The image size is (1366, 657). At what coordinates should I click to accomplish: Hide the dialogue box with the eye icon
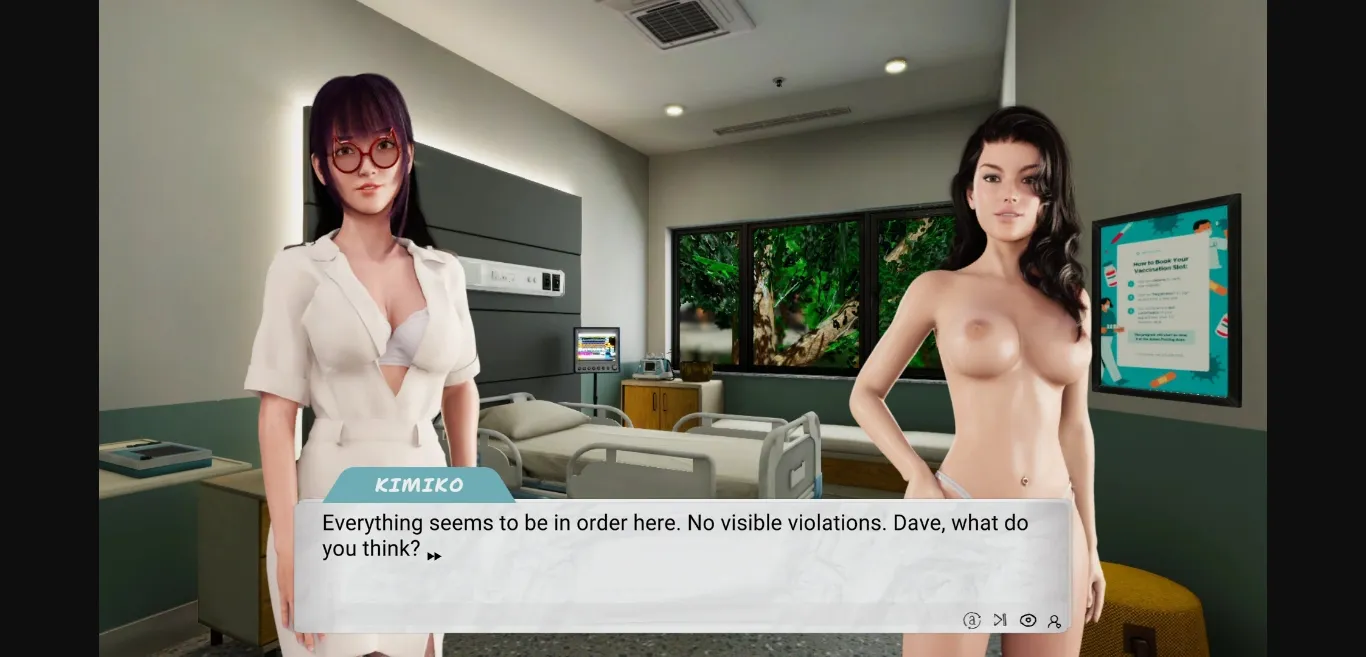(x=1027, y=620)
